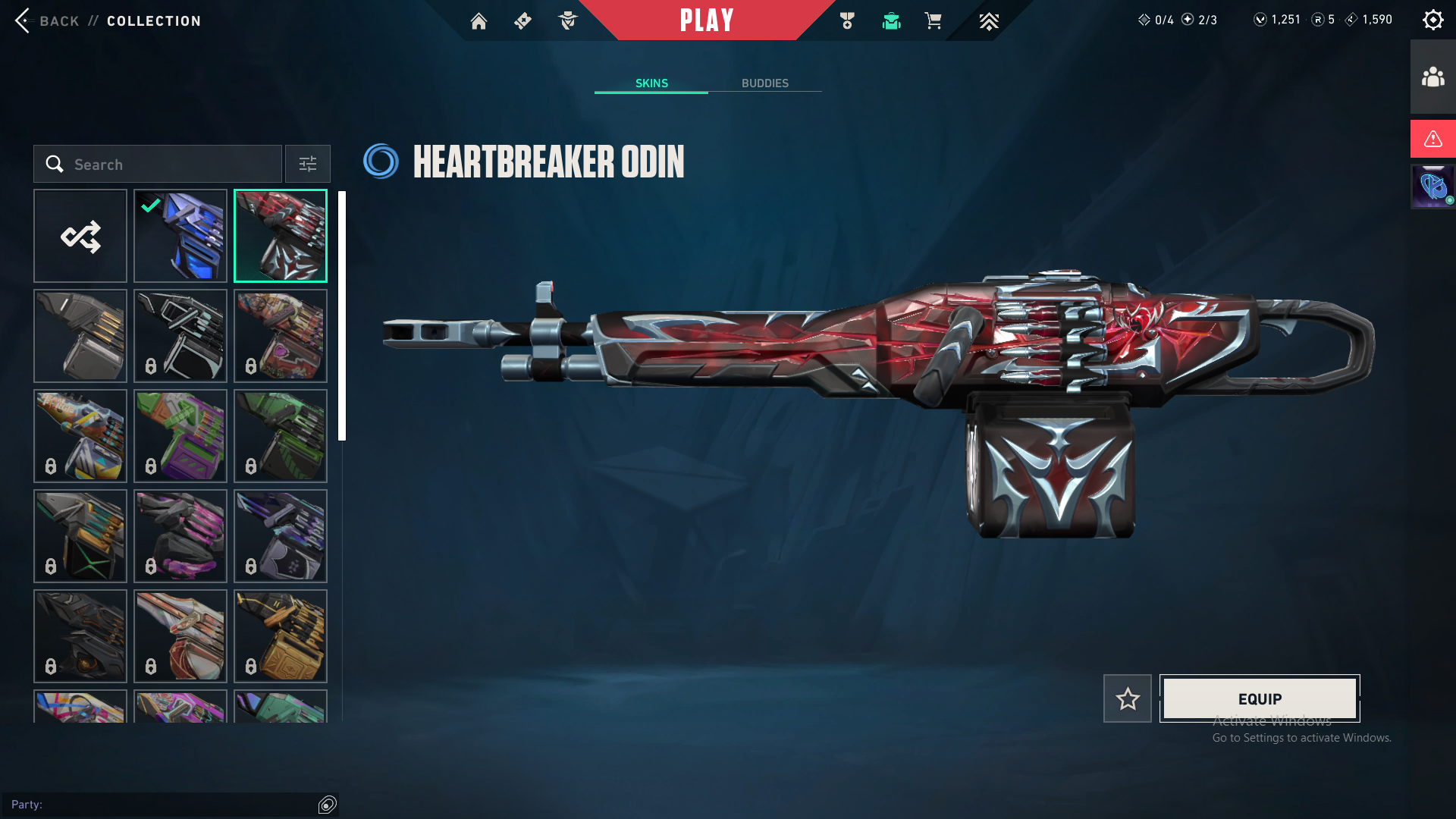Select the Skins tab

[651, 83]
